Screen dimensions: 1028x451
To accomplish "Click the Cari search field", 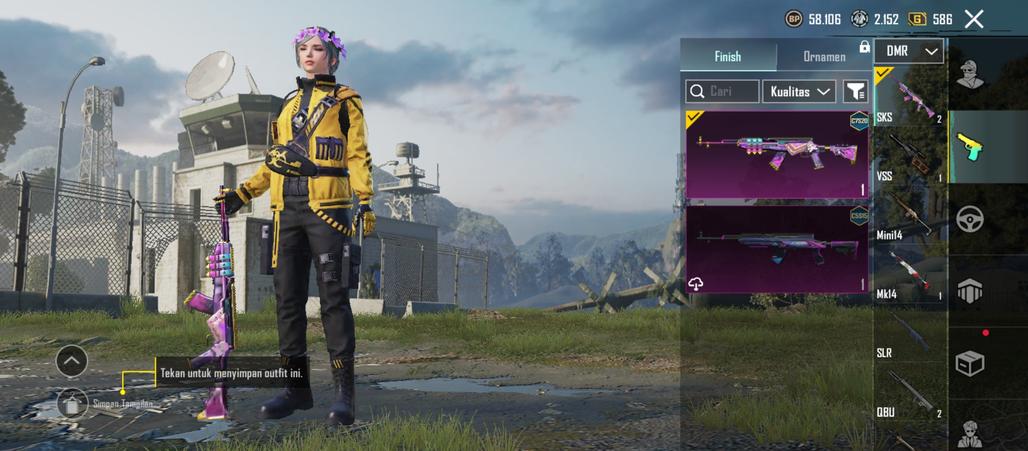I will click(722, 92).
